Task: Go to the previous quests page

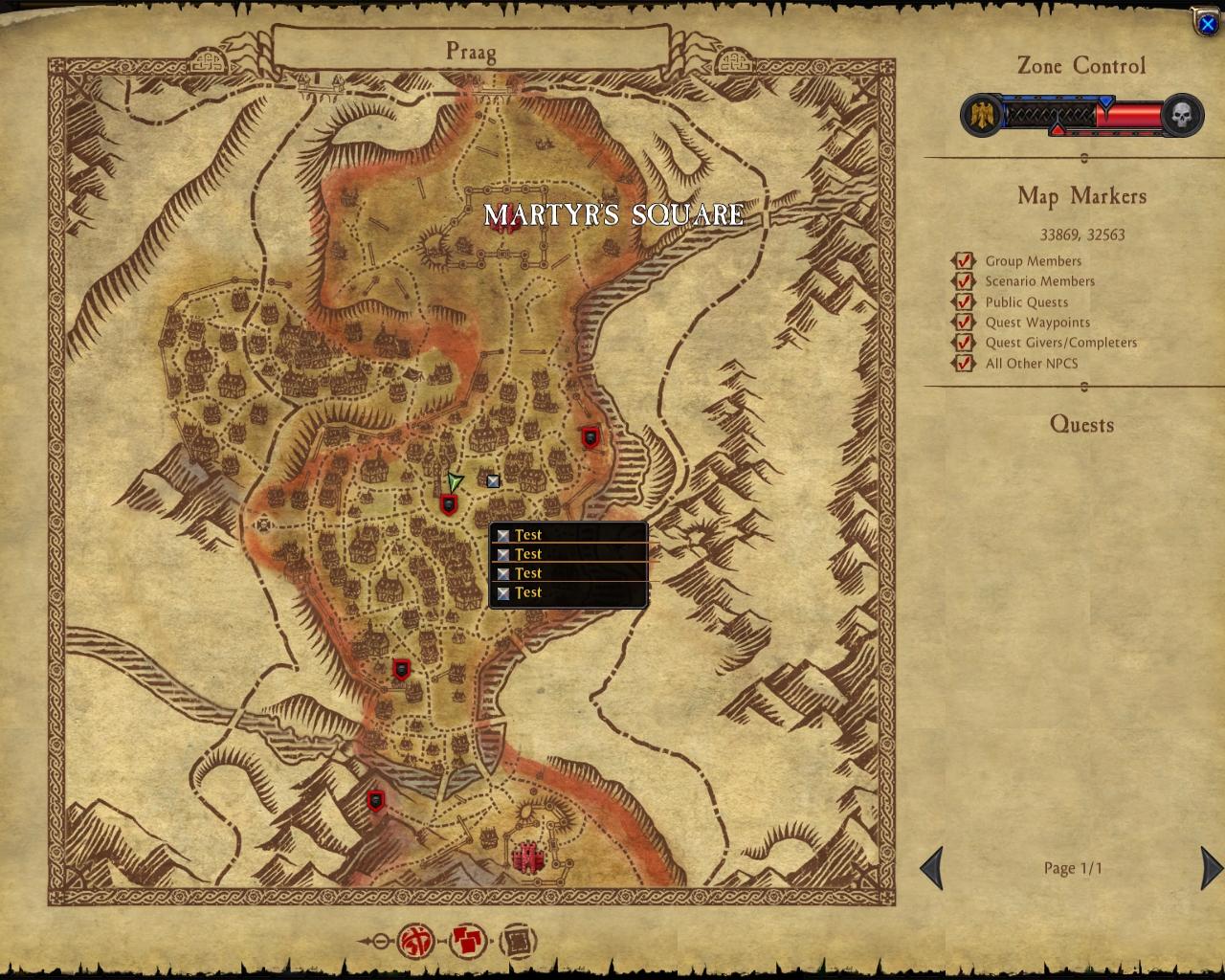Action: tap(932, 868)
